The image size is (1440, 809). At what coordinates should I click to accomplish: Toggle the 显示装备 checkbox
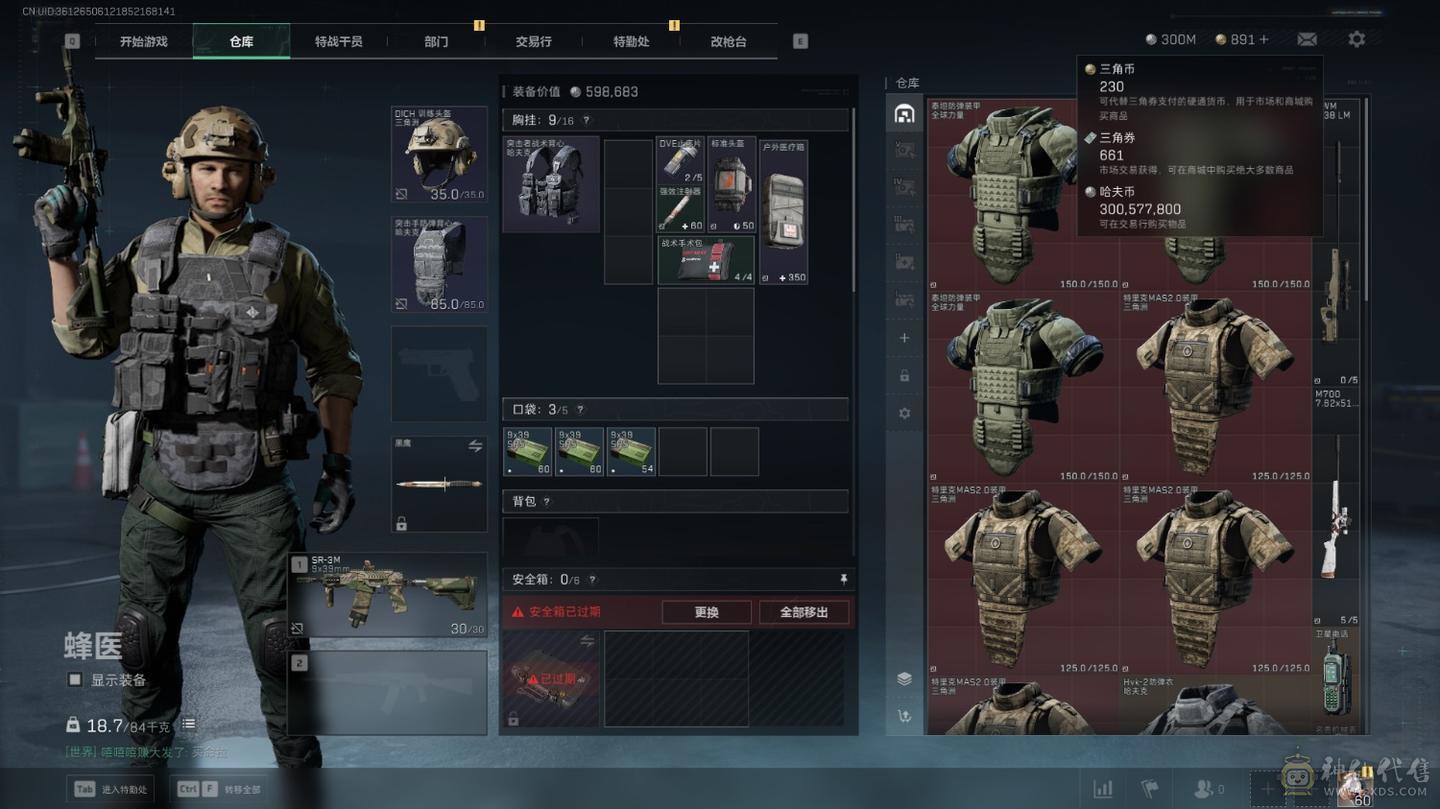point(75,680)
